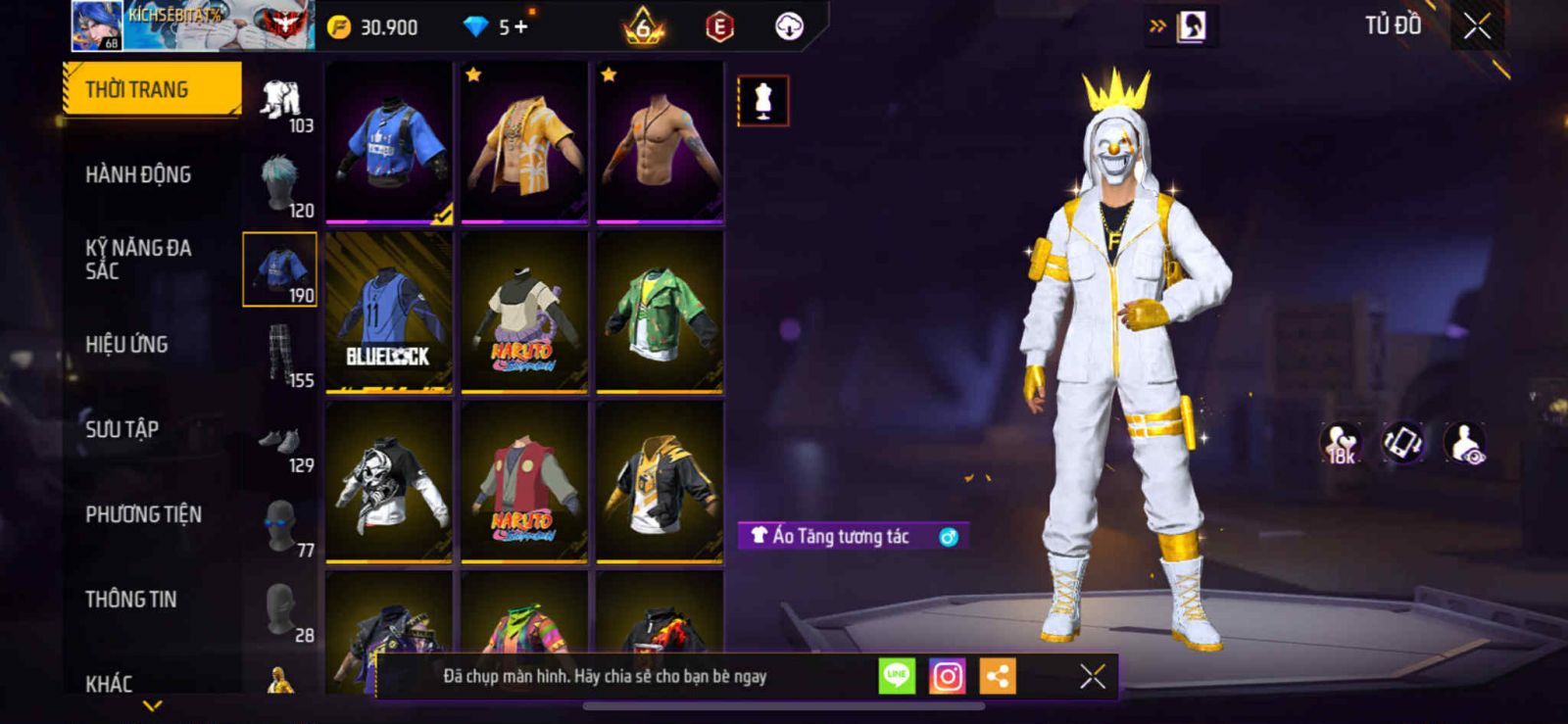This screenshot has width=1568, height=724.
Task: Close the TỦ ĐỒ wardrobe screen
Action: (1477, 26)
